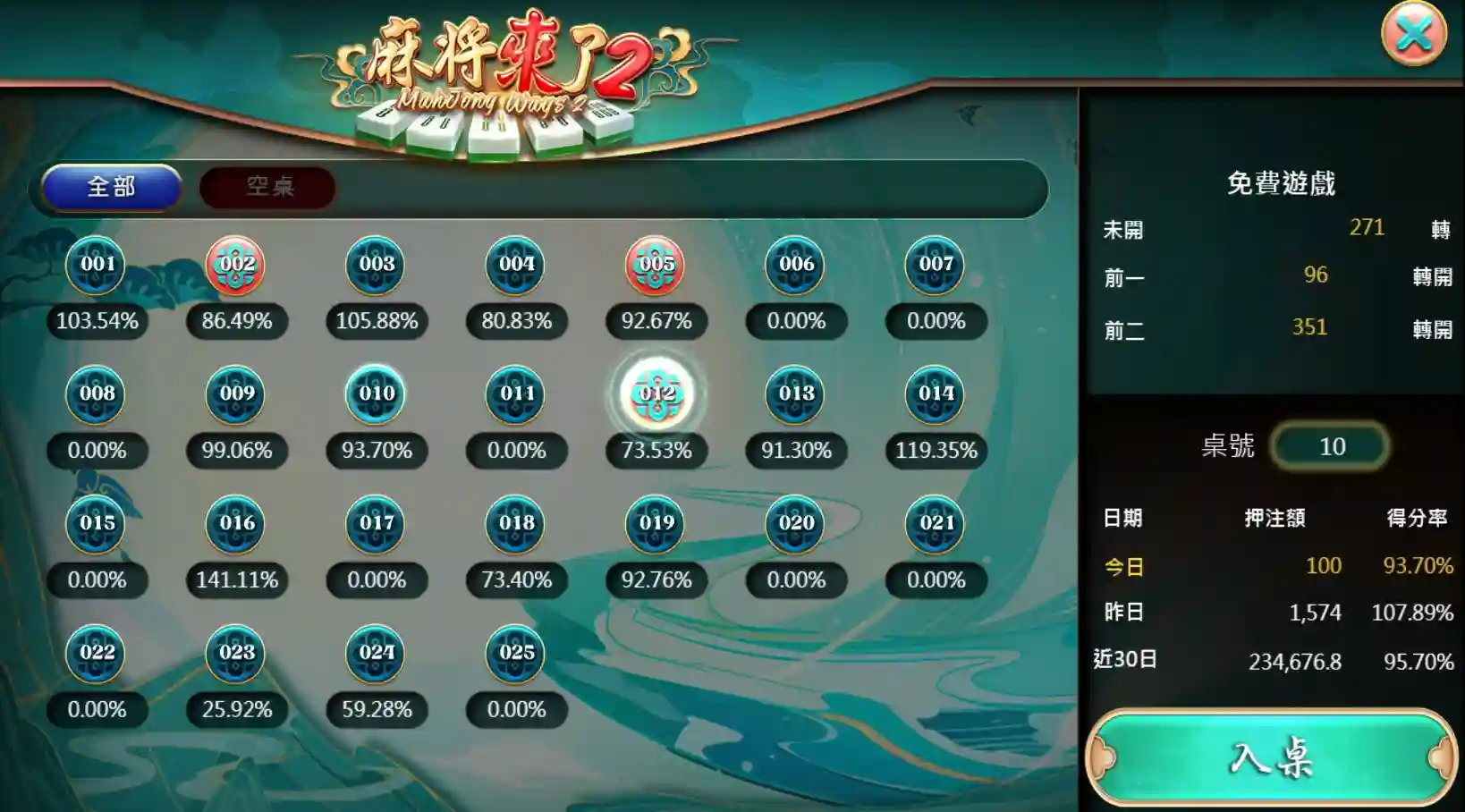Open table 016 showing 141.11%
Image resolution: width=1465 pixels, height=812 pixels.
click(x=237, y=524)
